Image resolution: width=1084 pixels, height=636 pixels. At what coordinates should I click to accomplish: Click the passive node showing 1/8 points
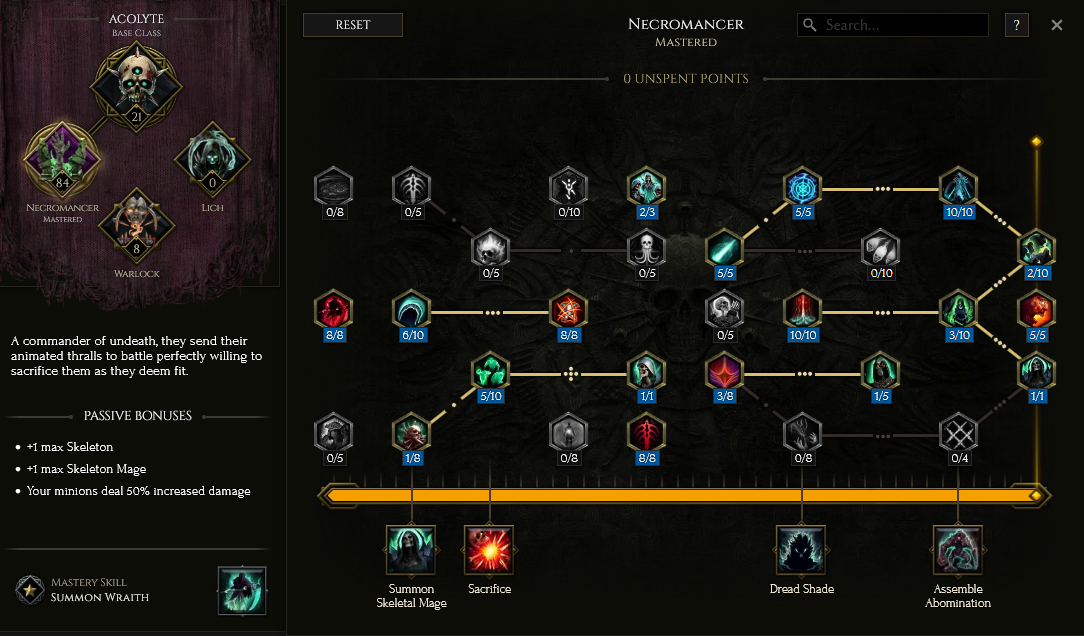coord(411,435)
